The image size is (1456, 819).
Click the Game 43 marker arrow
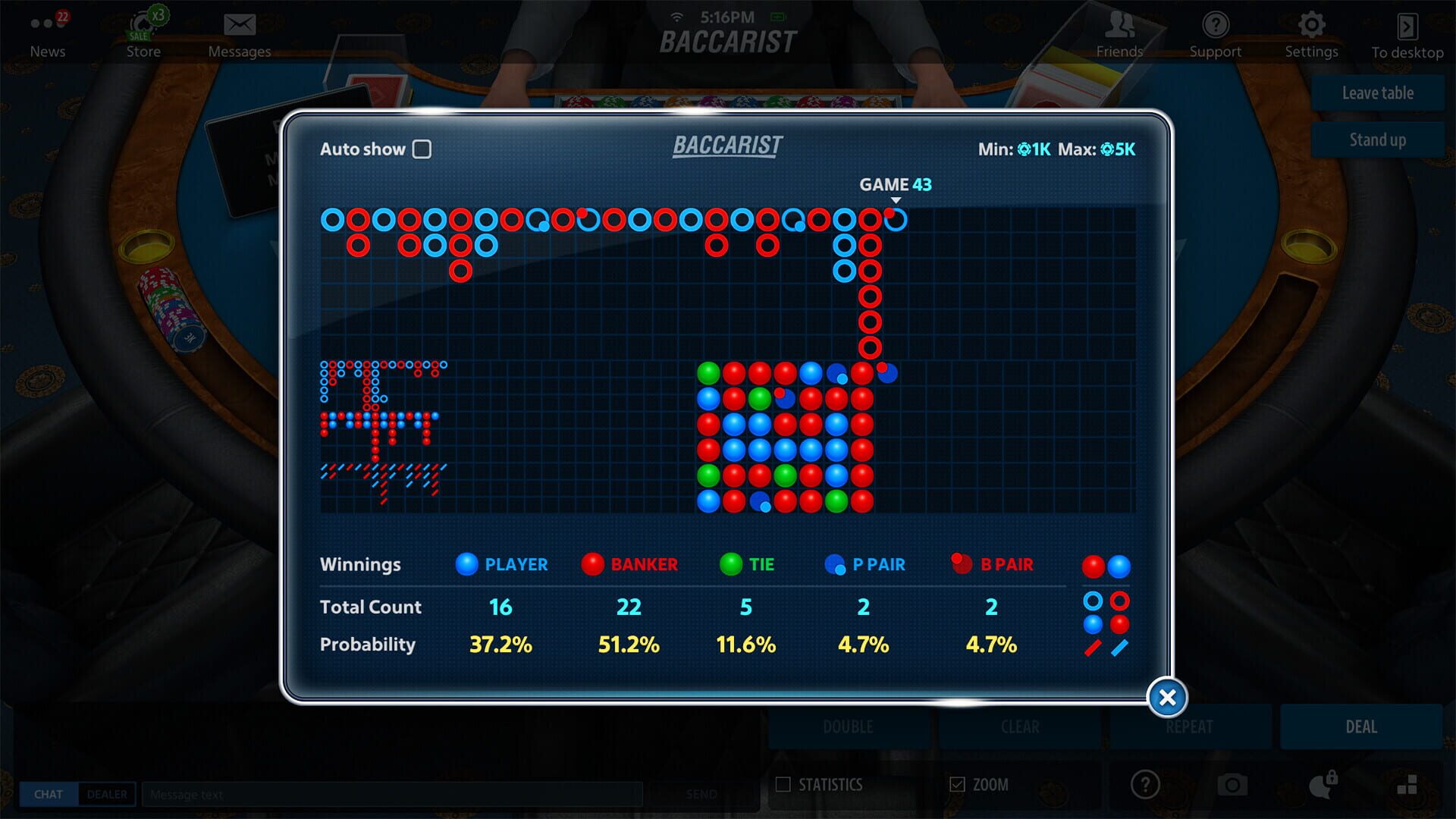tap(896, 199)
